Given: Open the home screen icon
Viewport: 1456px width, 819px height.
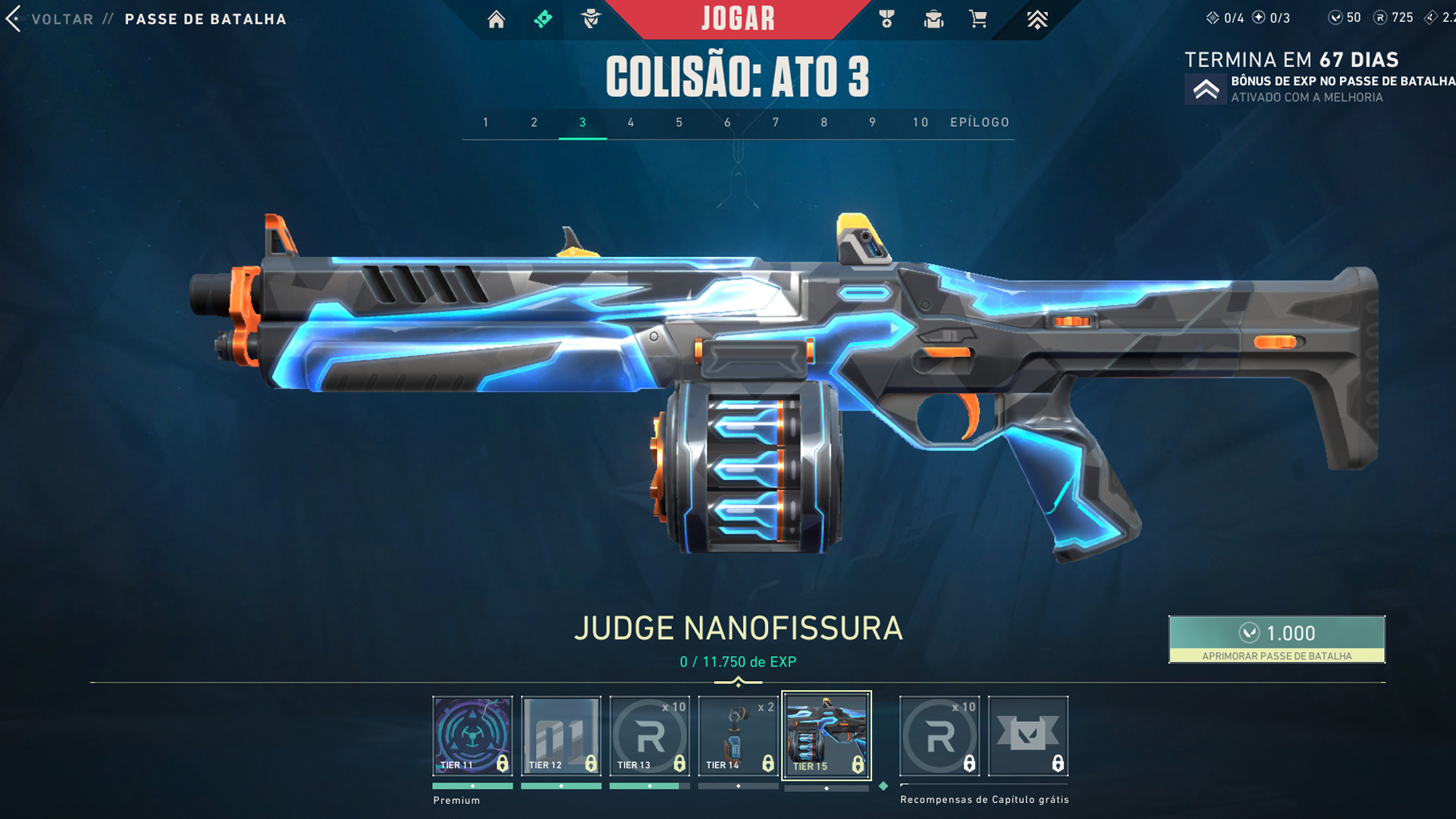Looking at the screenshot, I should 496,19.
